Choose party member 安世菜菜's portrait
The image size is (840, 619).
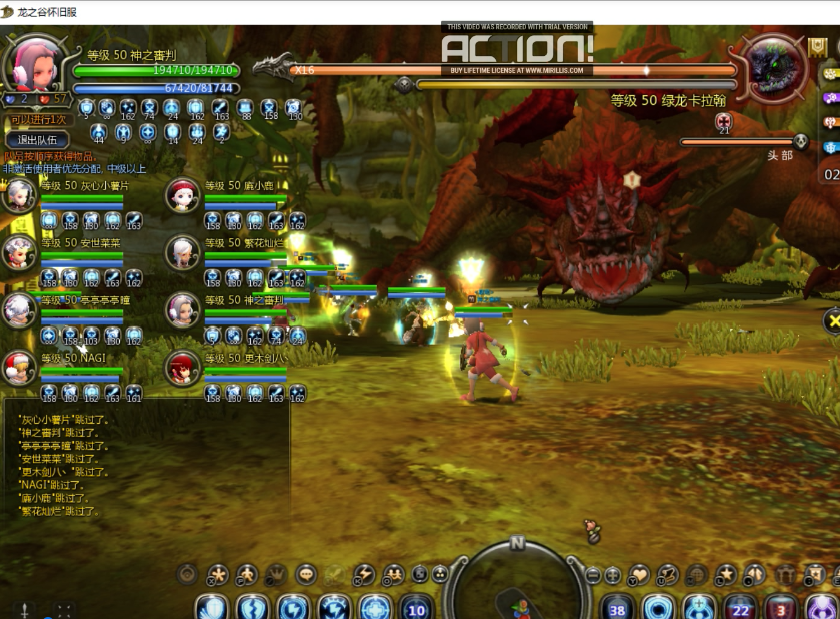(x=20, y=252)
